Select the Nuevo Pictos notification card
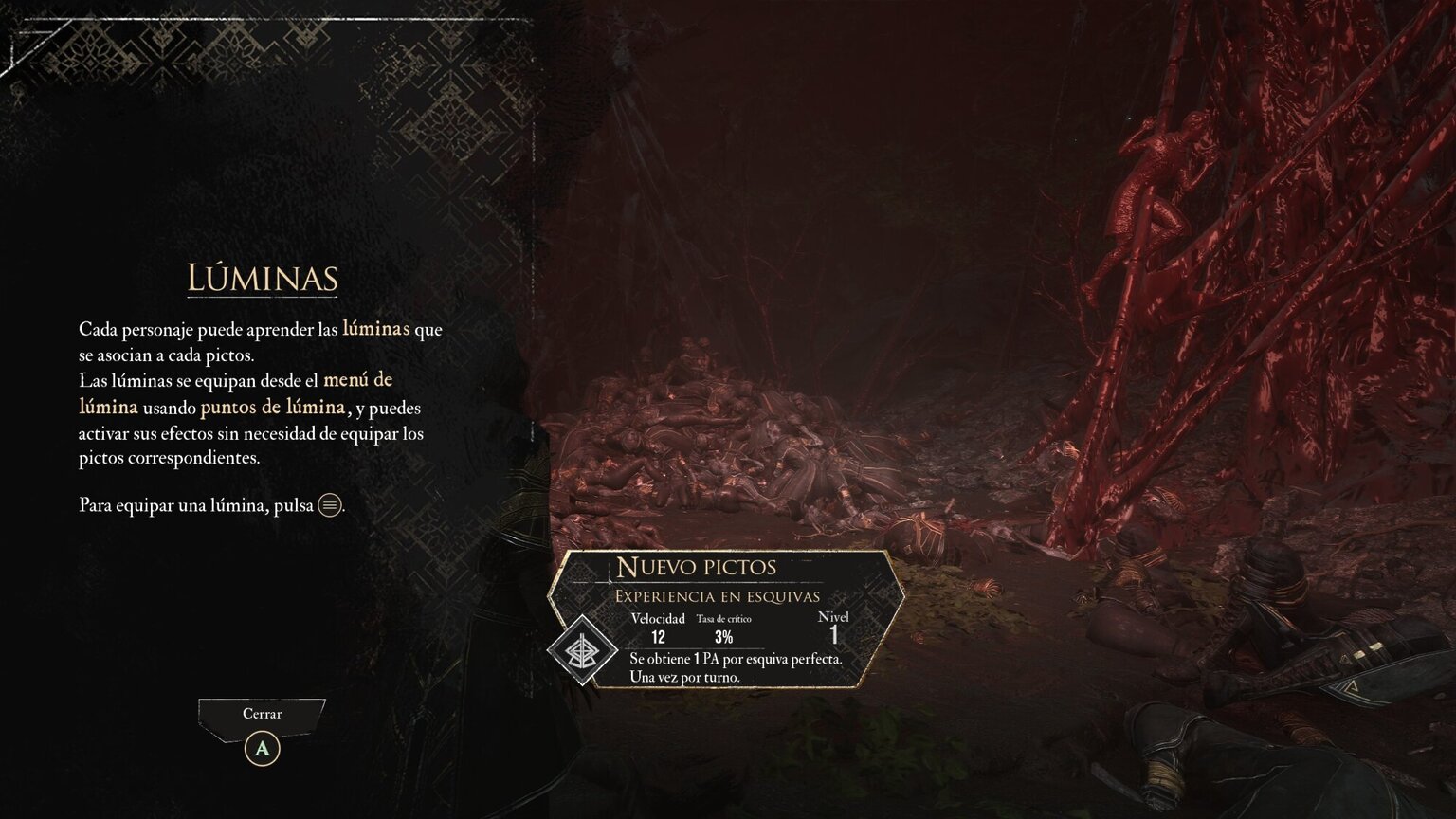 [727, 618]
